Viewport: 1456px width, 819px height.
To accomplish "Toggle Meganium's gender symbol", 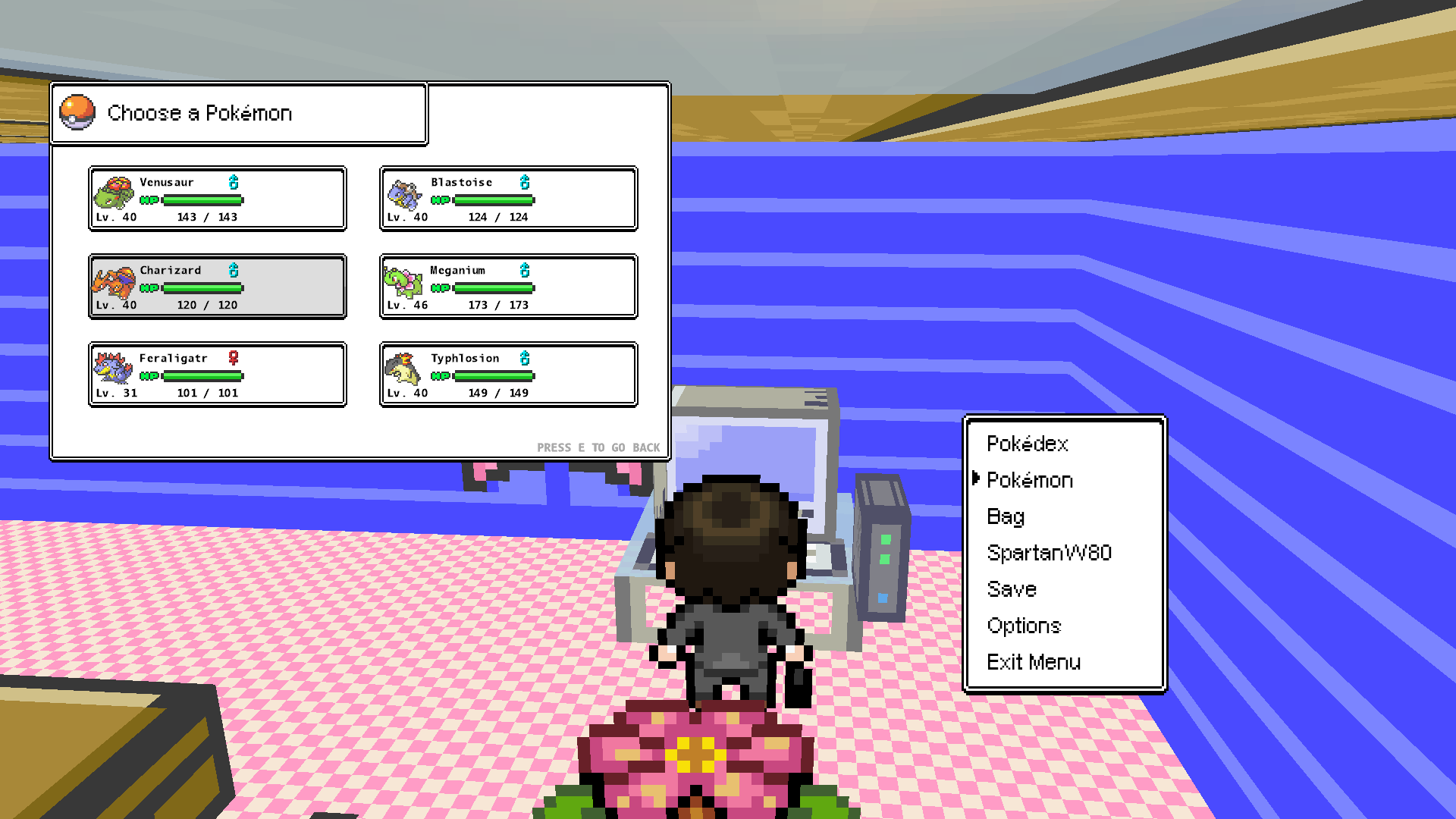I will pyautogui.click(x=524, y=269).
